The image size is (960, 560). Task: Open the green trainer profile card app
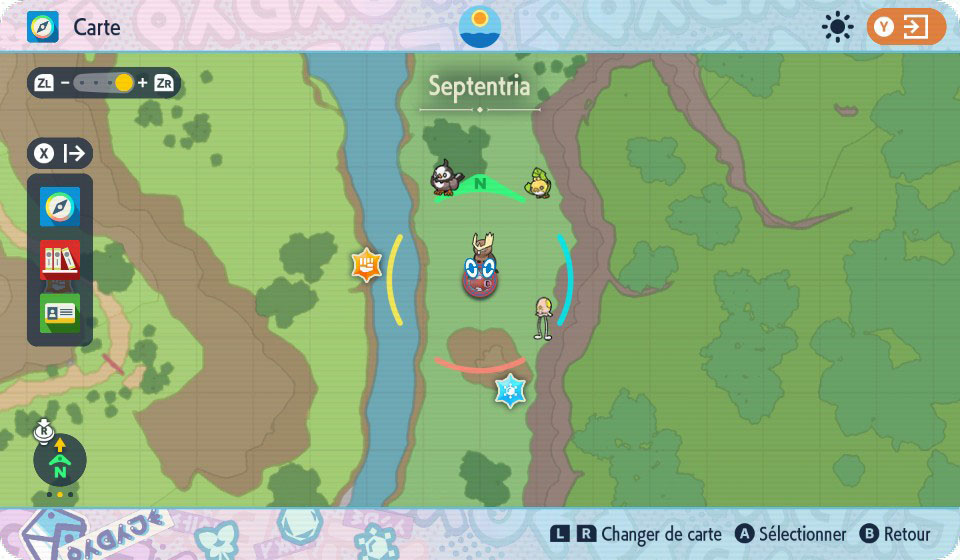60,312
